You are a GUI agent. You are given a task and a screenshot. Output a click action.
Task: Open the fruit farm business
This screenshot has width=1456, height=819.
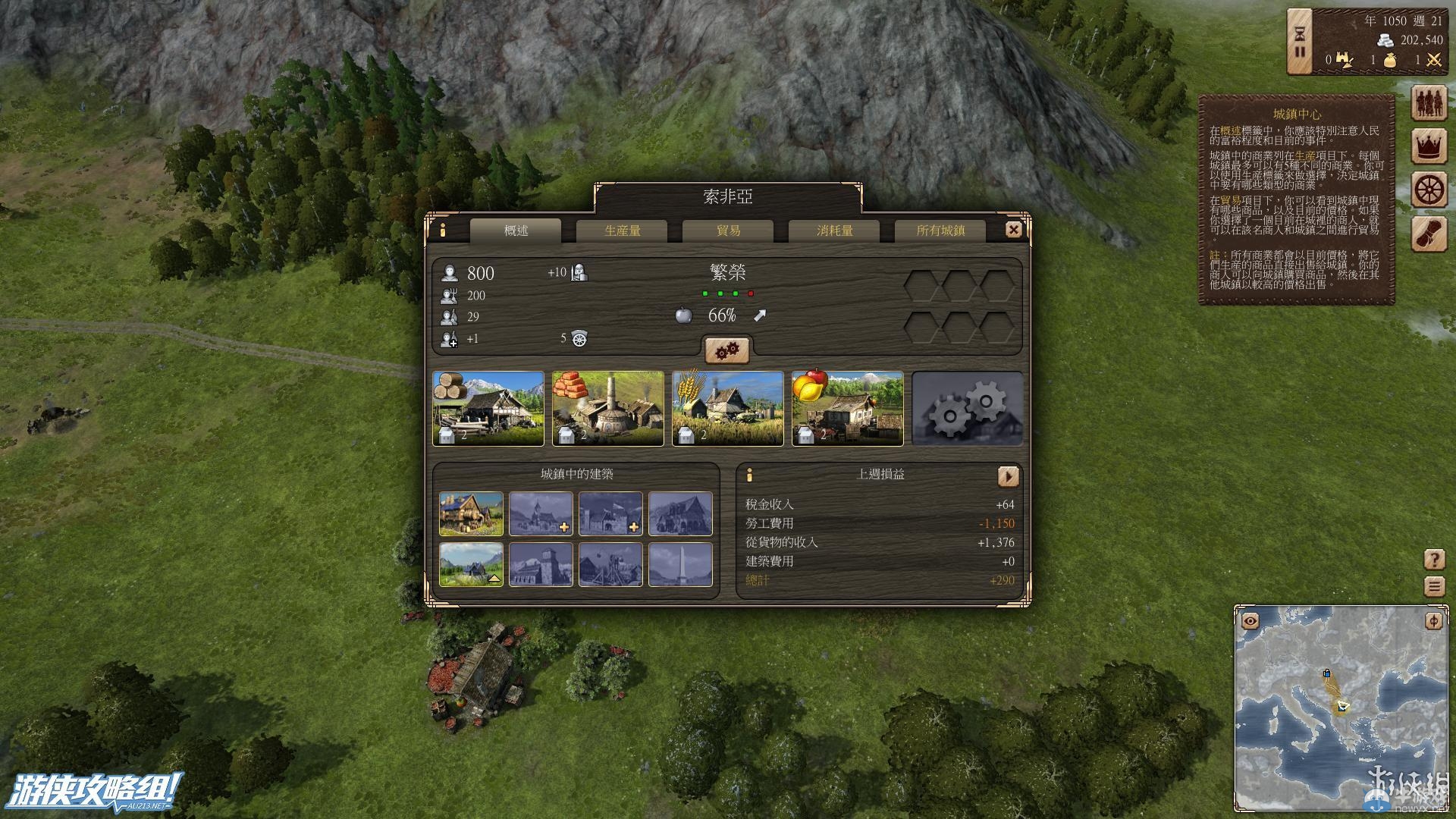pos(848,408)
